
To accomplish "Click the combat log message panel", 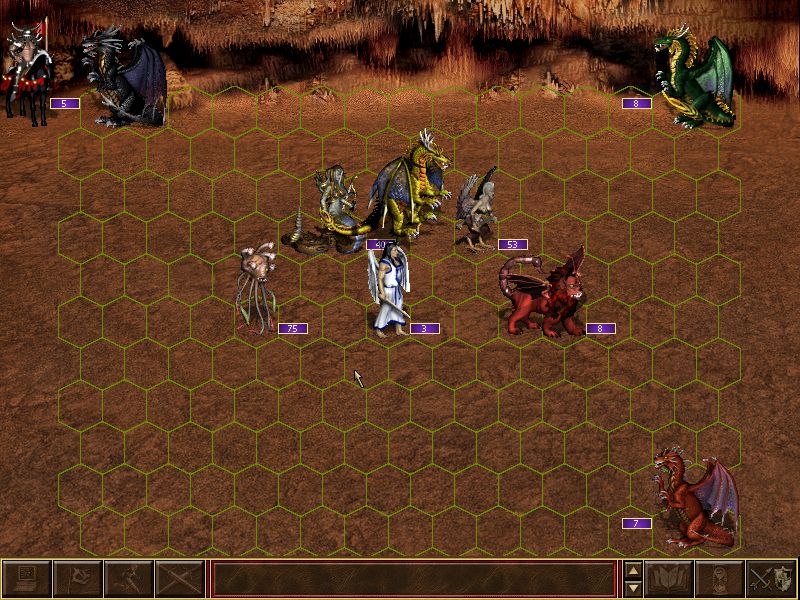I will [413, 579].
